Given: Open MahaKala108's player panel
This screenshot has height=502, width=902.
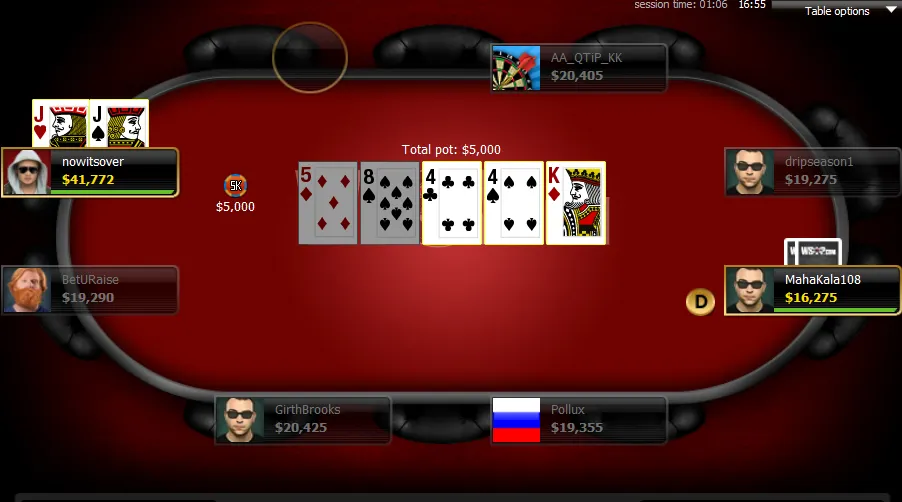Looking at the screenshot, I should coord(811,290).
